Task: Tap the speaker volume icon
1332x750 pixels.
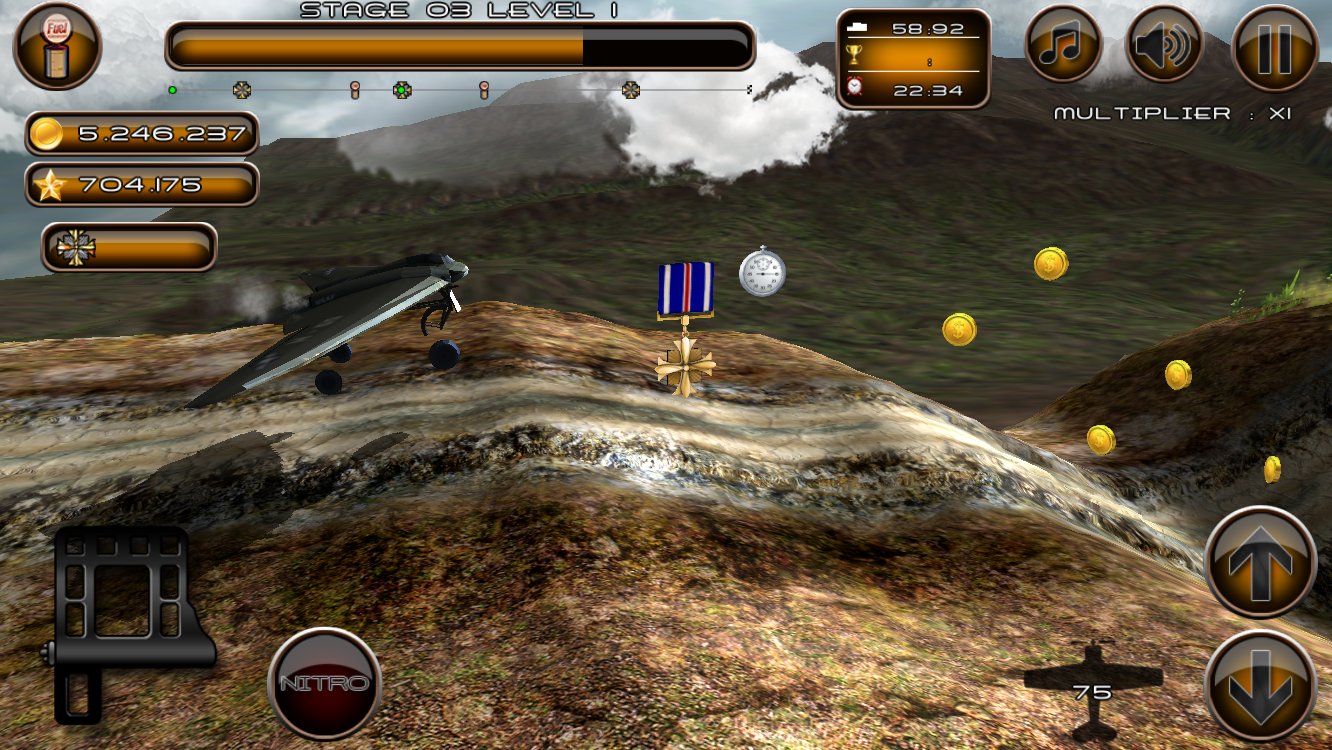Action: tap(1166, 44)
